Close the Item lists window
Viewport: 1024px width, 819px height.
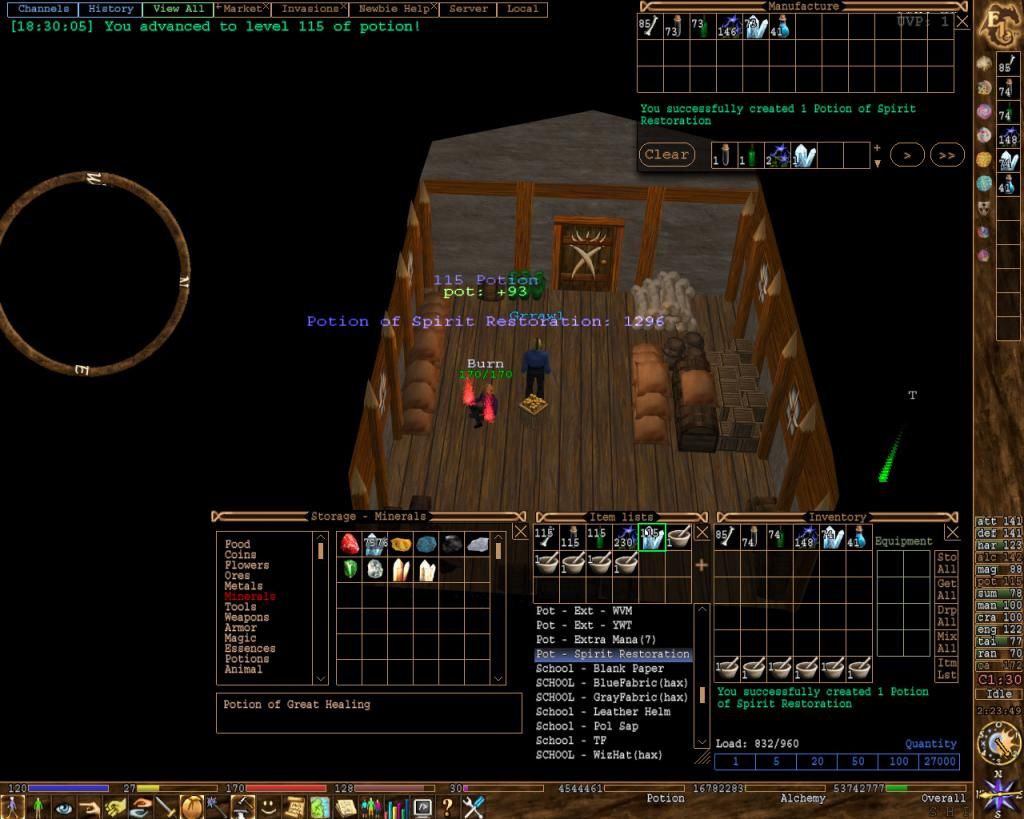coord(702,532)
